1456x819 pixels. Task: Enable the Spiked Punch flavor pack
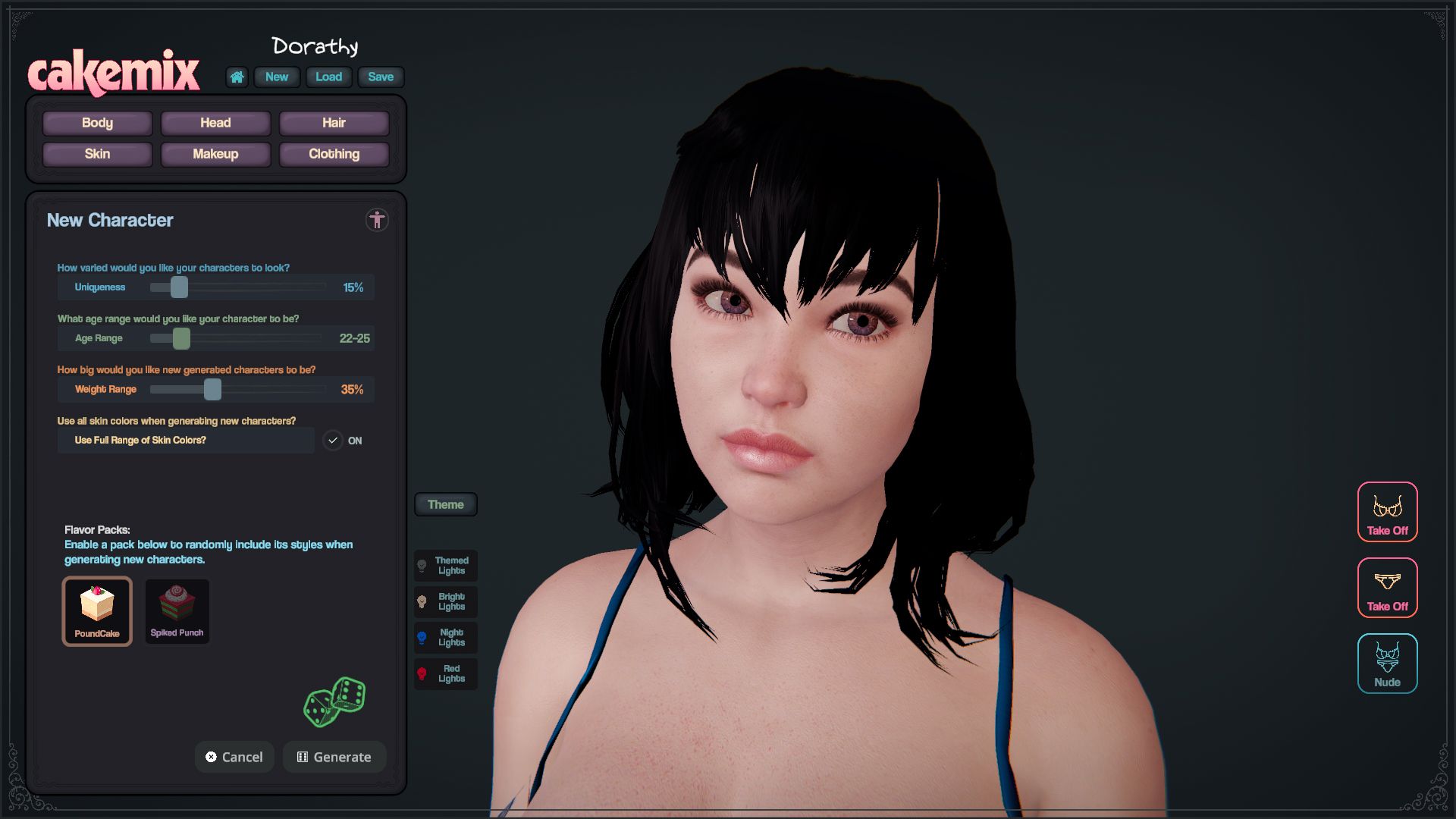[x=177, y=611]
